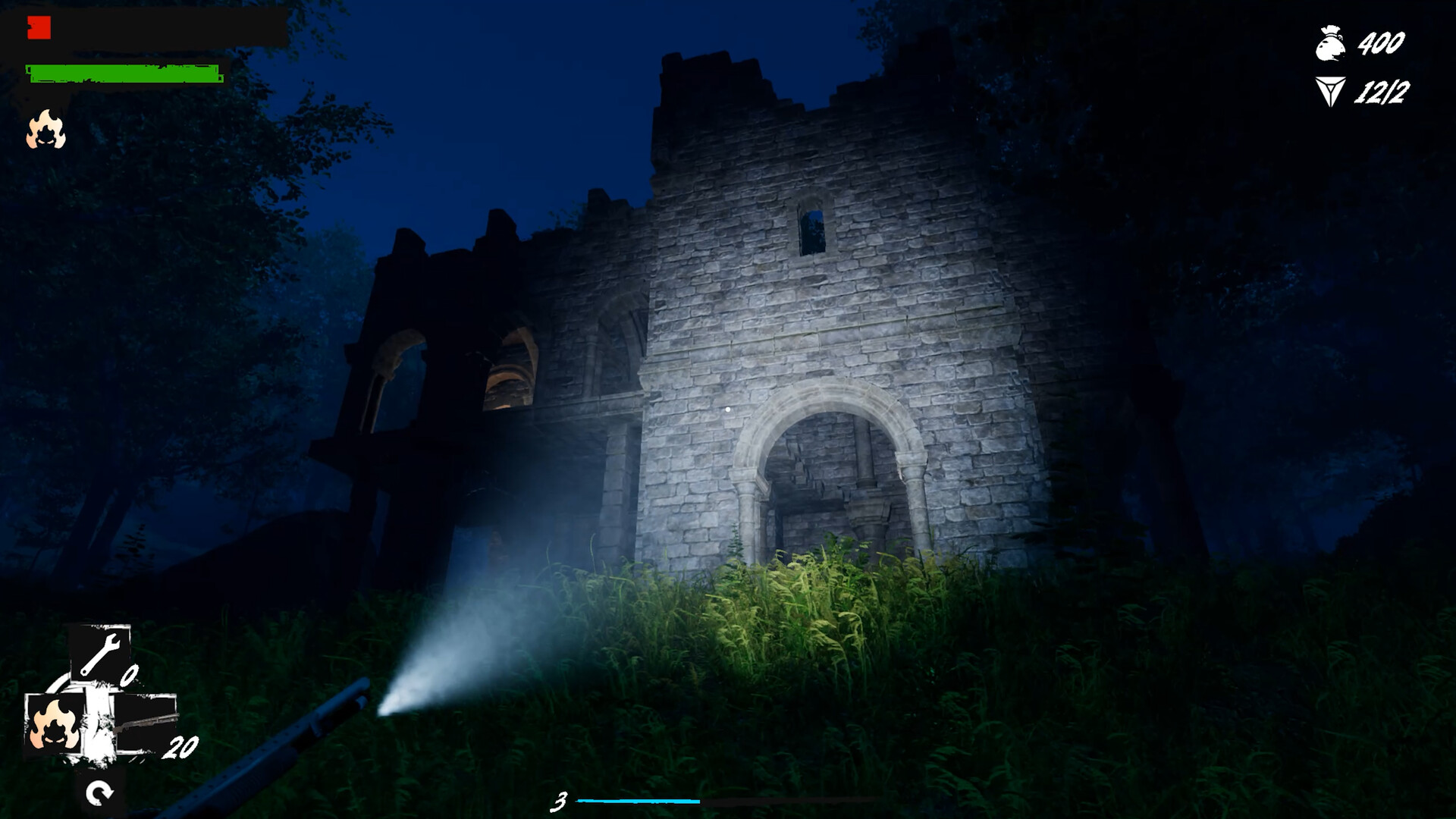Select the flame icon in the weapon selector cross
This screenshot has height=819, width=1456.
(x=55, y=723)
